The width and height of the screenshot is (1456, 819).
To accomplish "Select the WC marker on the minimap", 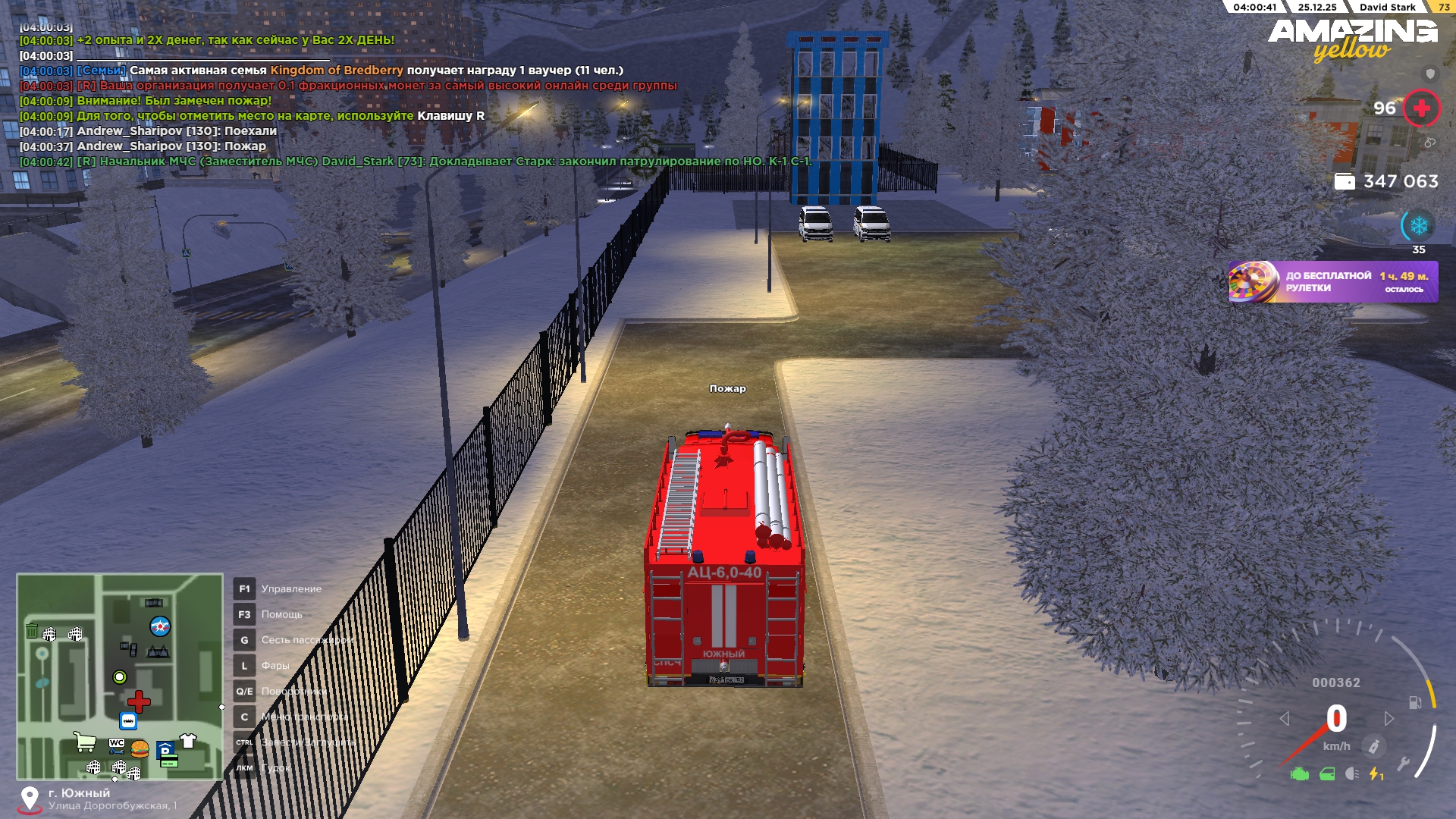I will click(116, 744).
